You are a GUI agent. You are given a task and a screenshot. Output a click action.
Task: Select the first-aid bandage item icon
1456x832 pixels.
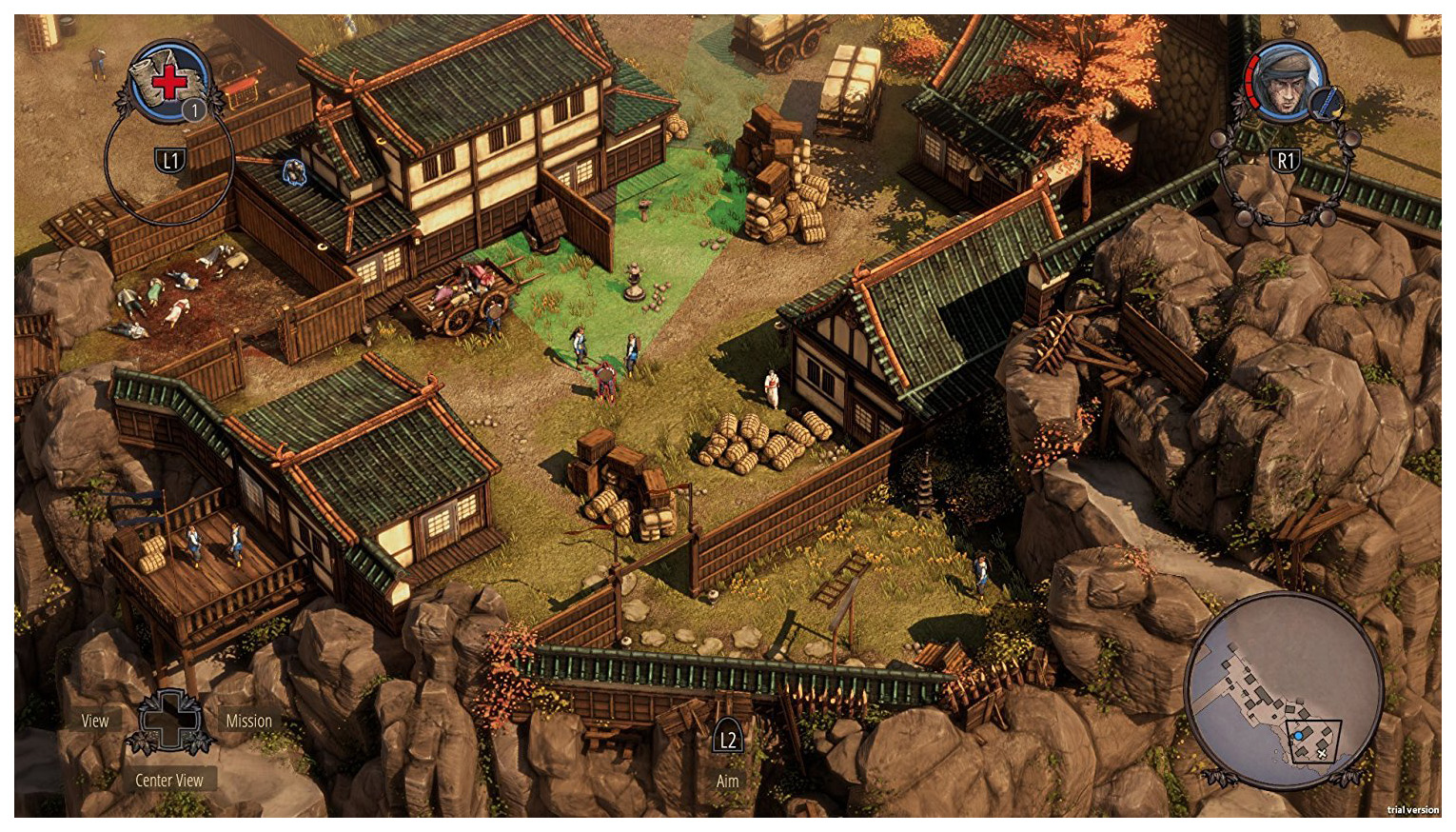pyautogui.click(x=169, y=81)
